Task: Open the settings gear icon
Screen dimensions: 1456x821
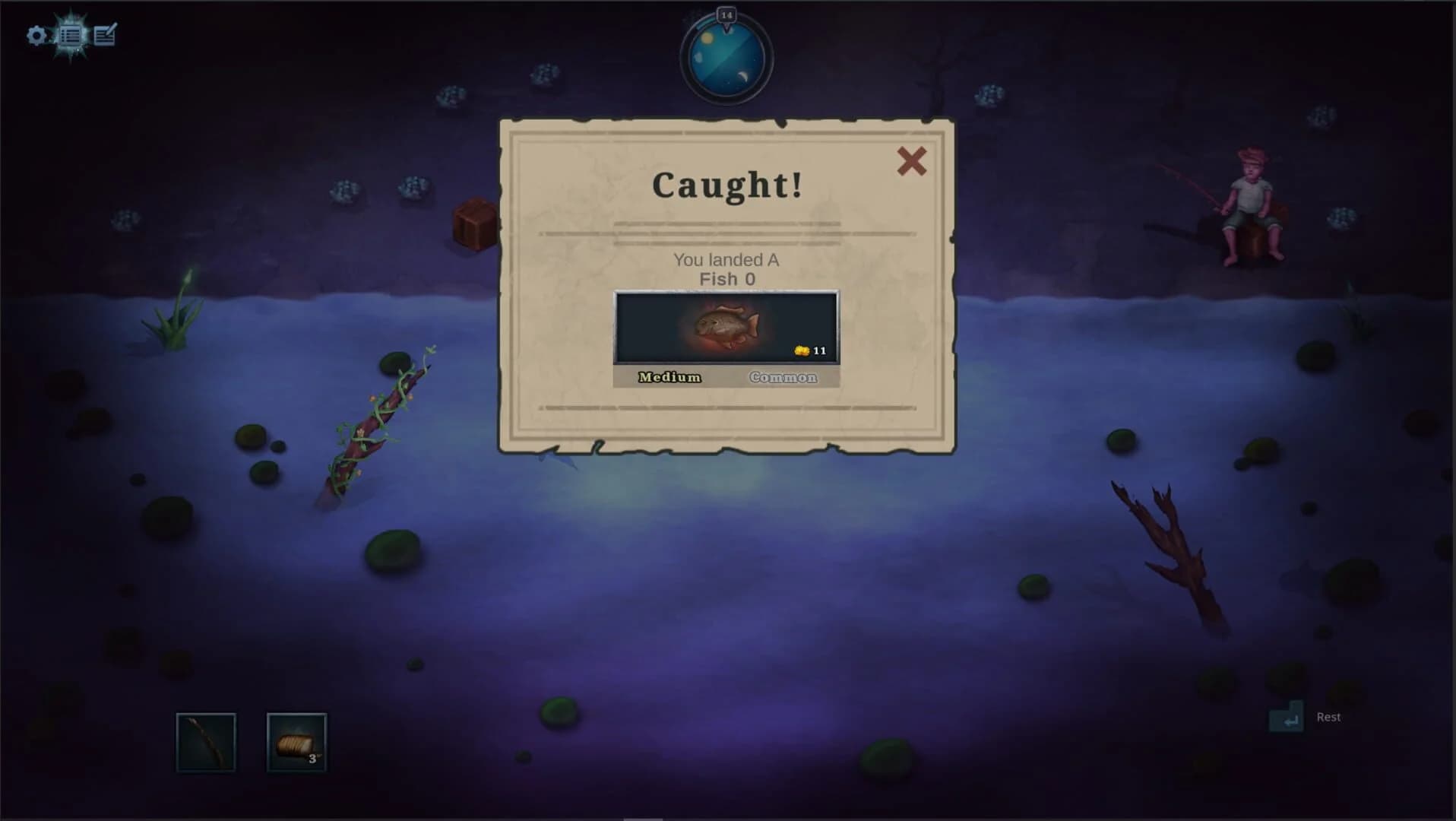Action: [x=35, y=35]
